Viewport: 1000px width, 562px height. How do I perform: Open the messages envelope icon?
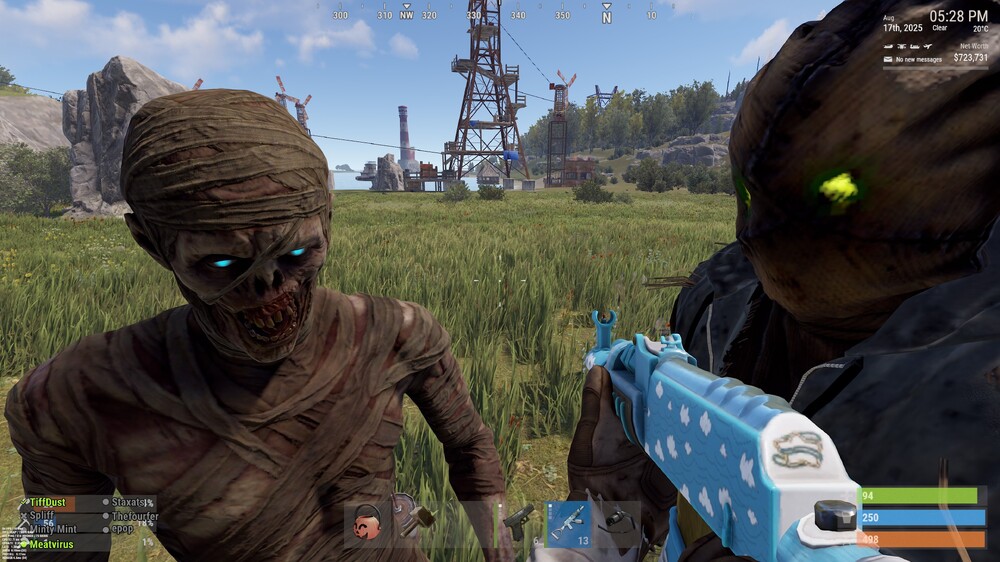pyautogui.click(x=887, y=60)
